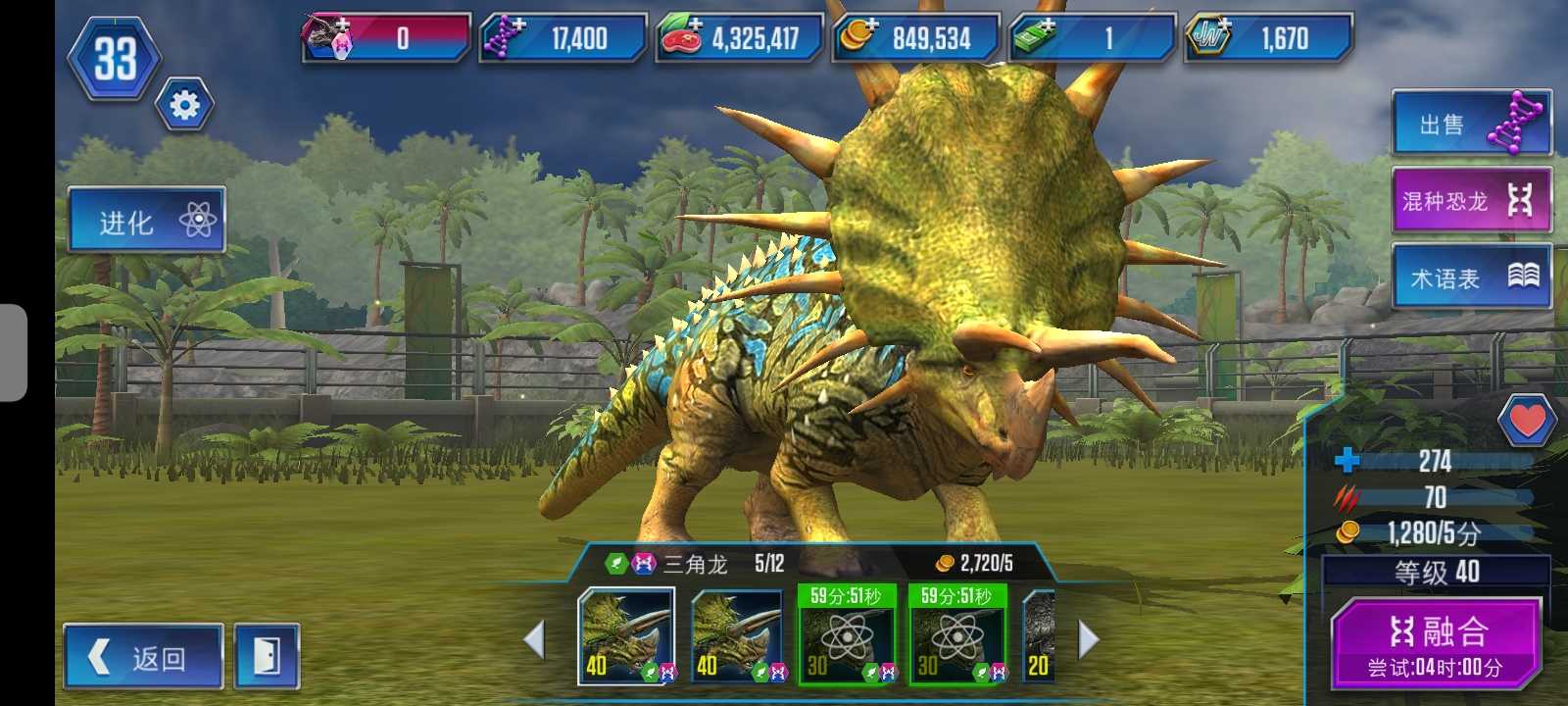Tap the 进化 evolve button

coord(147,221)
